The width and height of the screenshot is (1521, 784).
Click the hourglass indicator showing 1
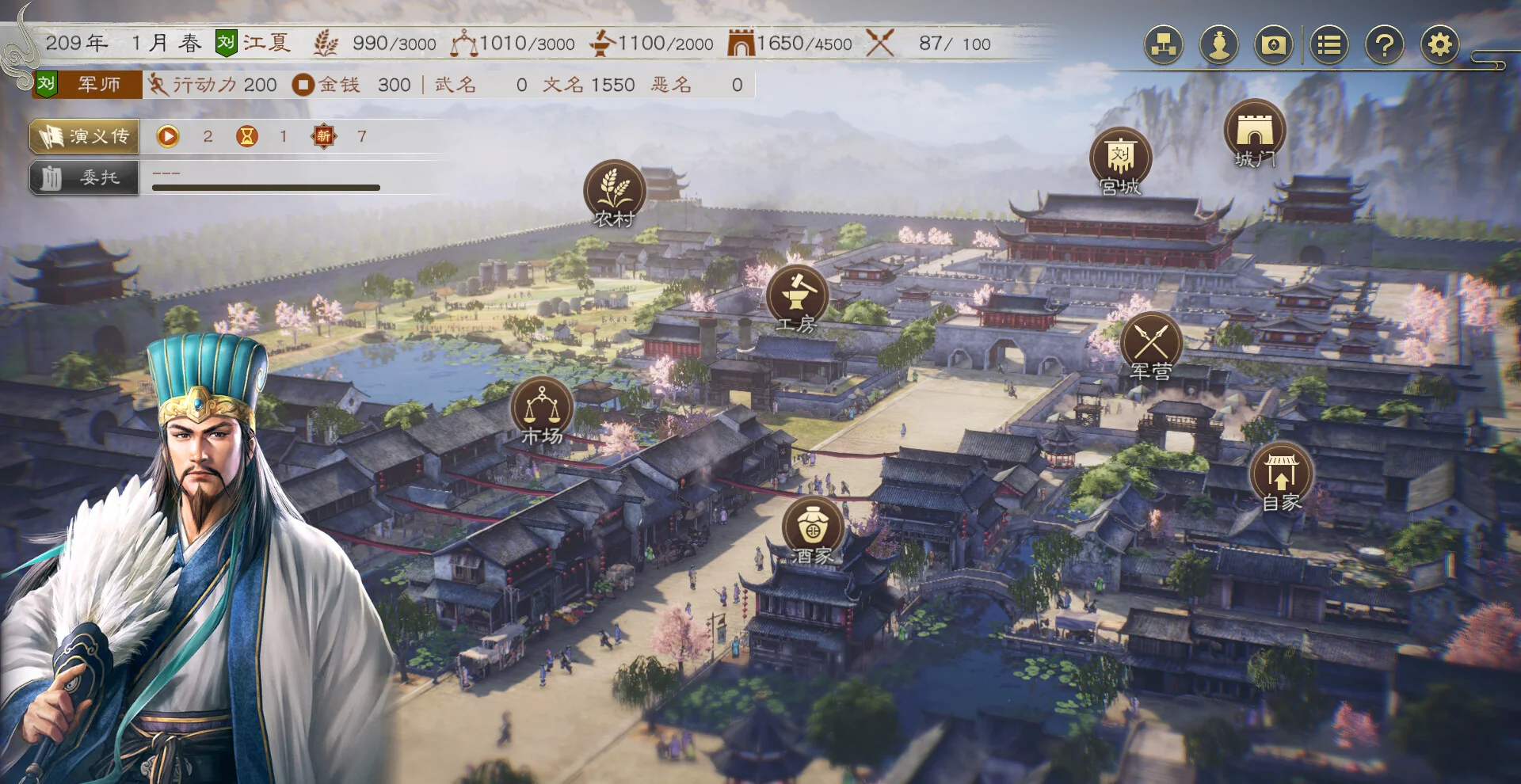(x=246, y=136)
